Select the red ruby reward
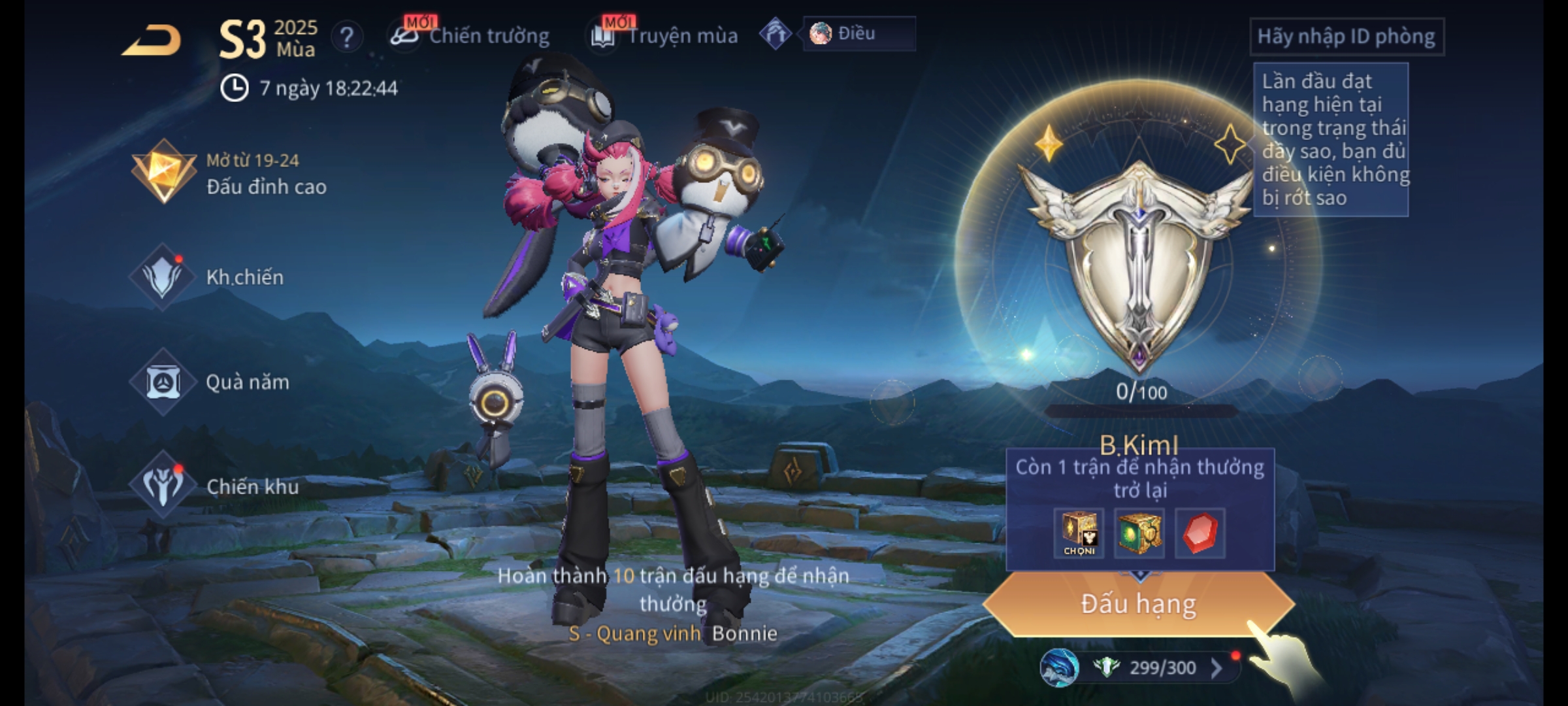The width and height of the screenshot is (1568, 706). [1200, 533]
